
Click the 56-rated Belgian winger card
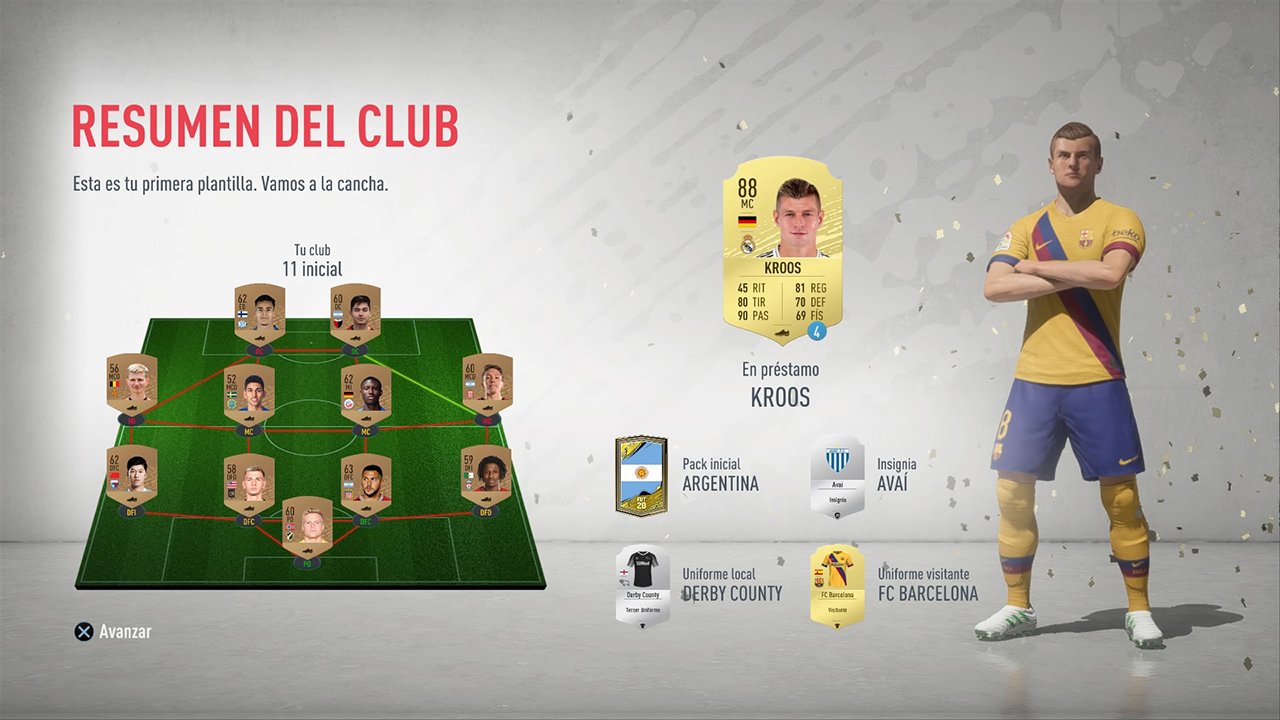click(x=130, y=385)
